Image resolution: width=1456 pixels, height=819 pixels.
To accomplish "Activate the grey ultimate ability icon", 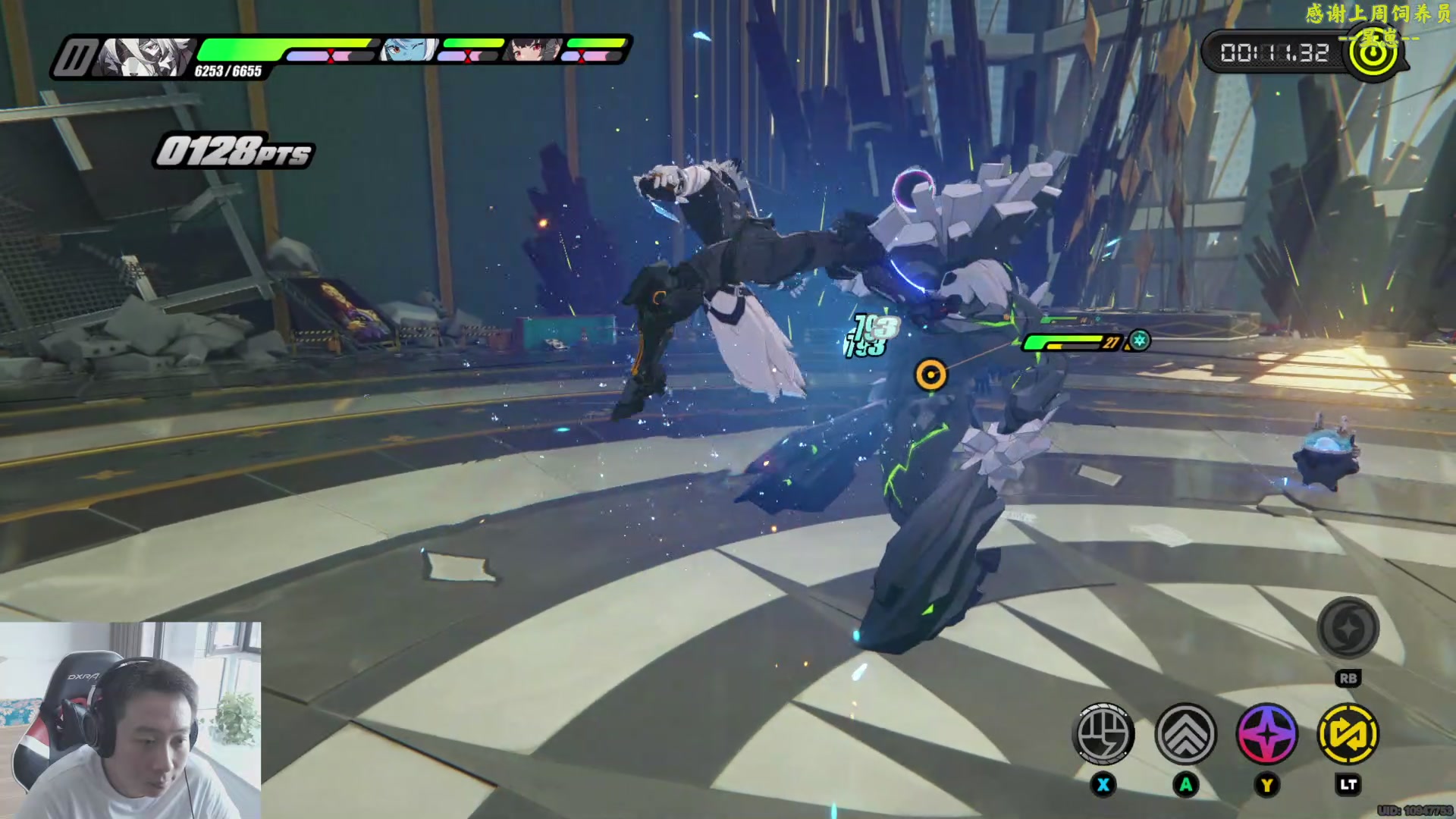I will (x=1348, y=629).
